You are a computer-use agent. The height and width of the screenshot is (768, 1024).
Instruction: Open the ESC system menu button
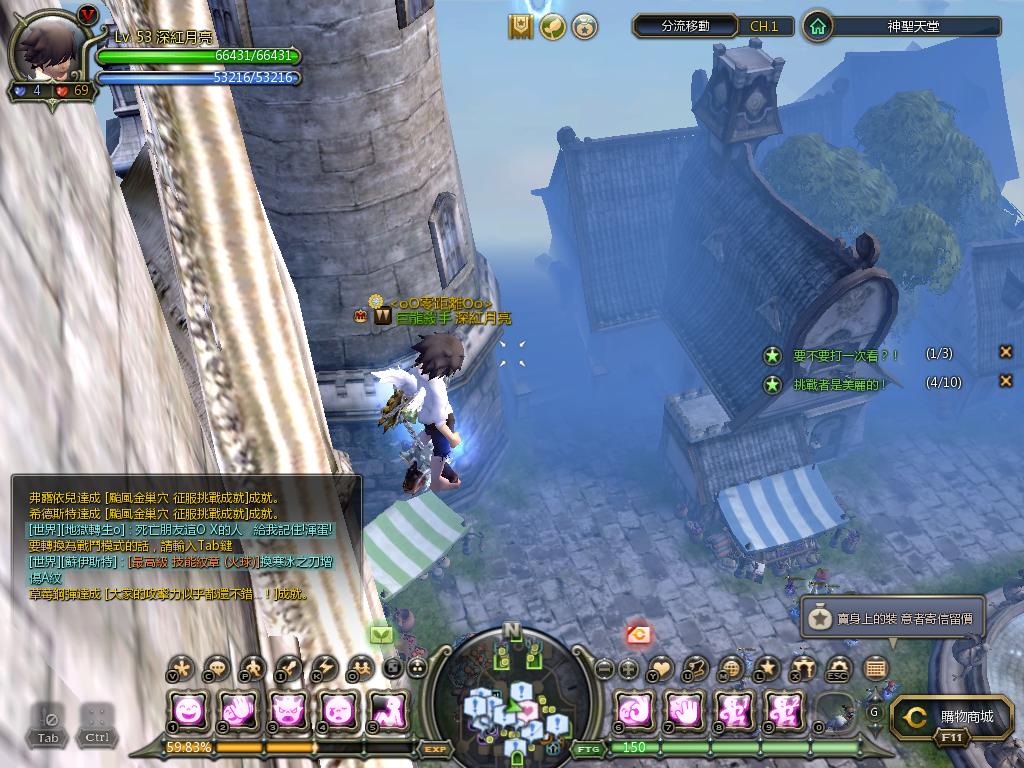838,668
